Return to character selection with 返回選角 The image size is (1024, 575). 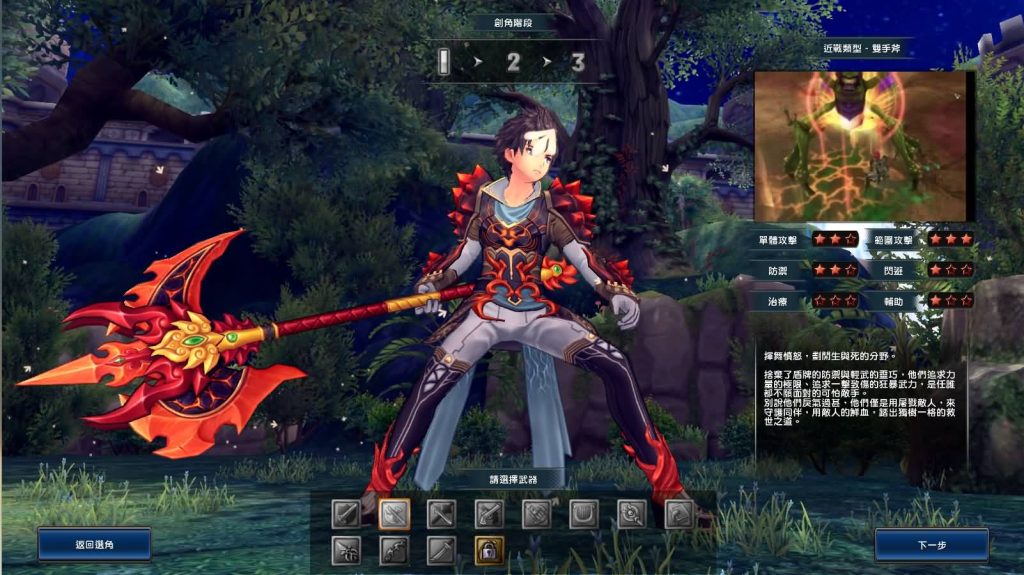pos(95,545)
